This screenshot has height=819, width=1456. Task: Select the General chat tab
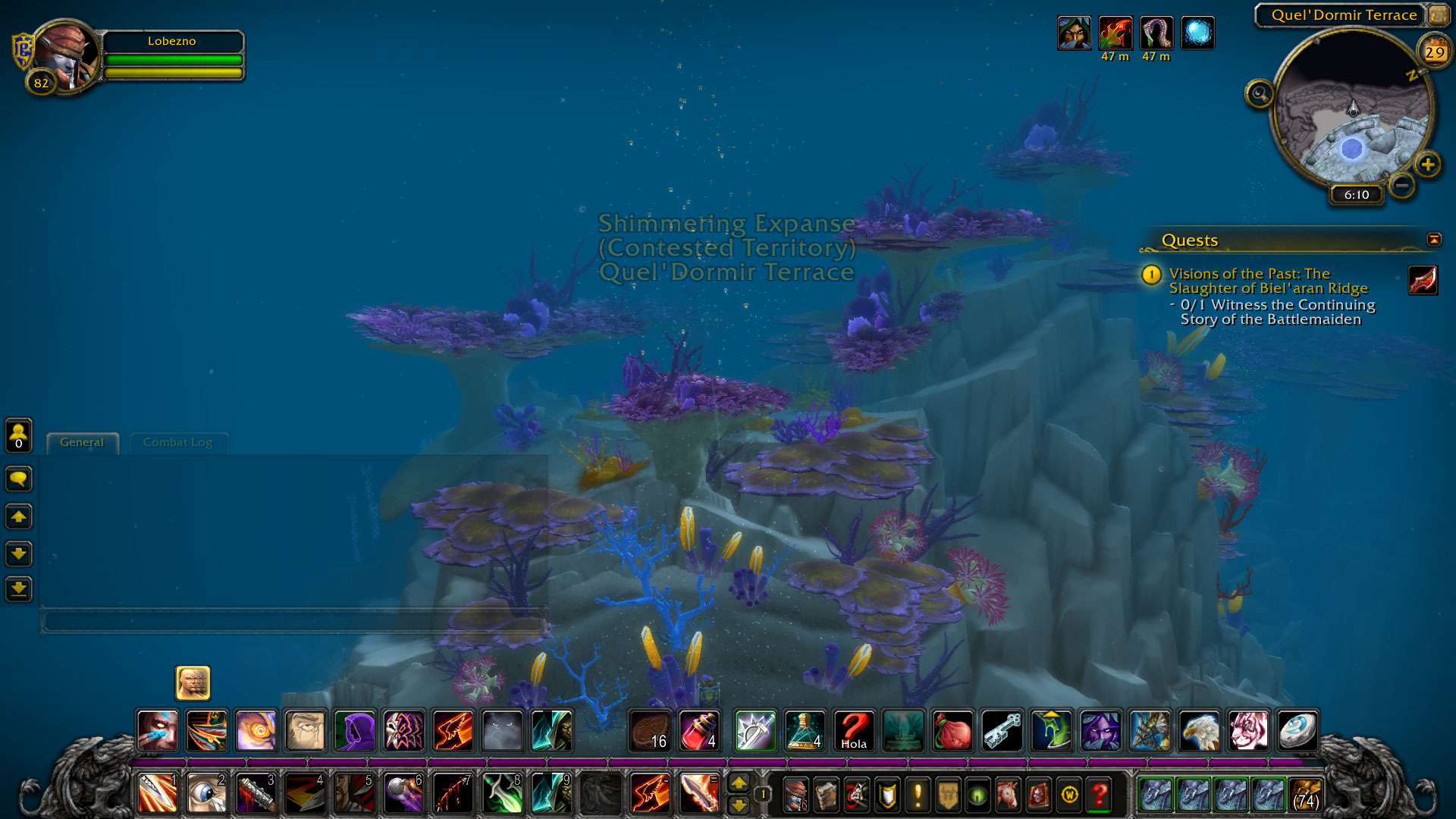tap(82, 442)
